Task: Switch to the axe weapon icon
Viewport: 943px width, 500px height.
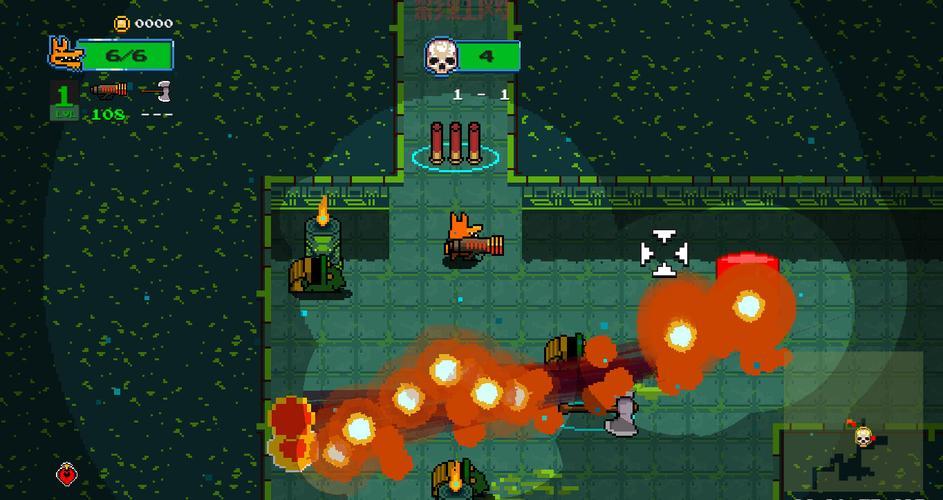Action: 157,90
